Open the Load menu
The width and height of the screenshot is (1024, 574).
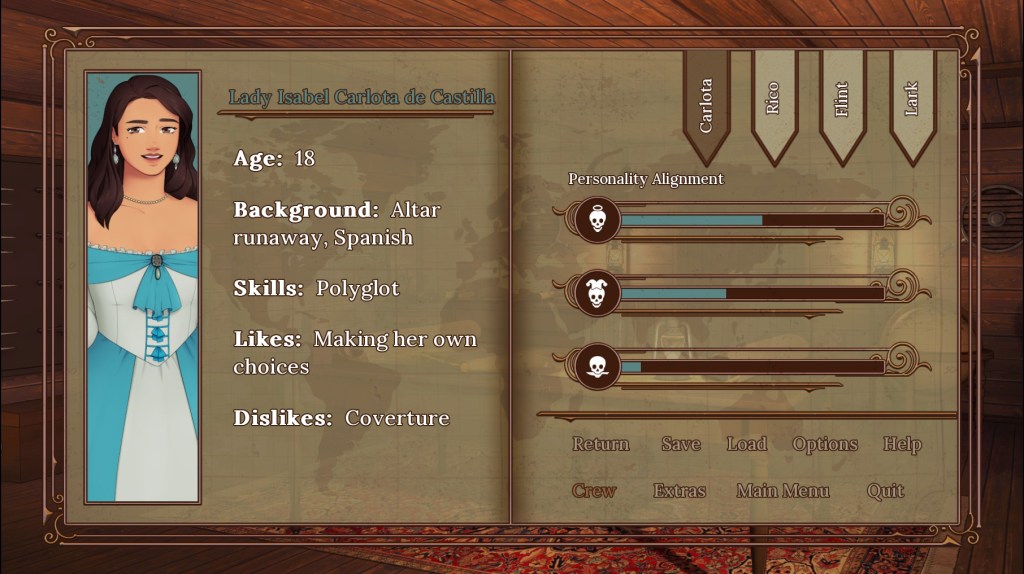click(x=747, y=444)
